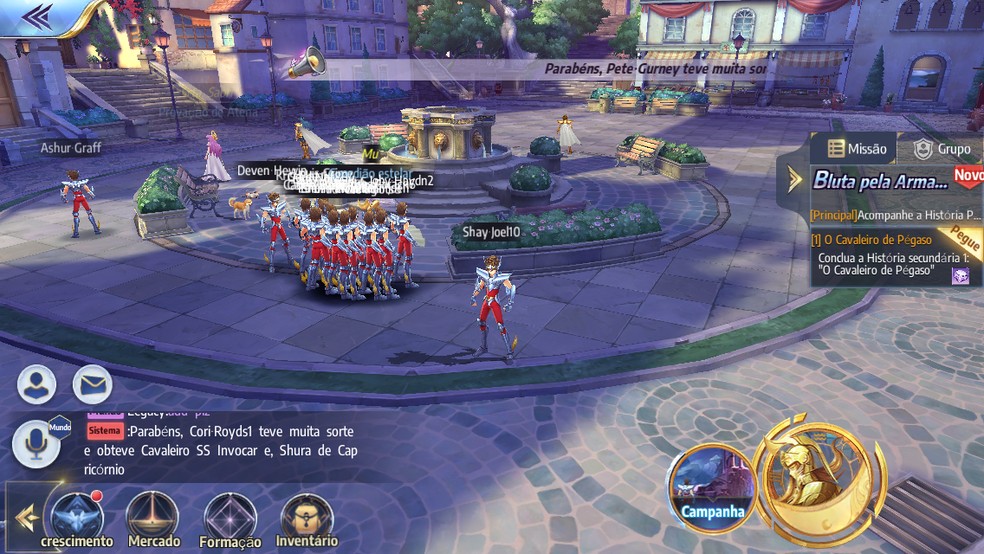Open the Bluta pela Arma event banner
The image size is (984, 554).
pyautogui.click(x=880, y=181)
